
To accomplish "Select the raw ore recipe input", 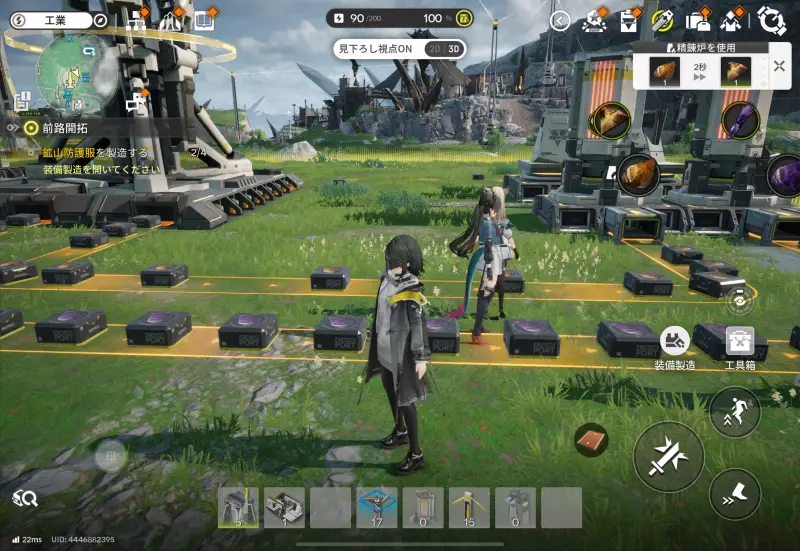I will click(664, 71).
